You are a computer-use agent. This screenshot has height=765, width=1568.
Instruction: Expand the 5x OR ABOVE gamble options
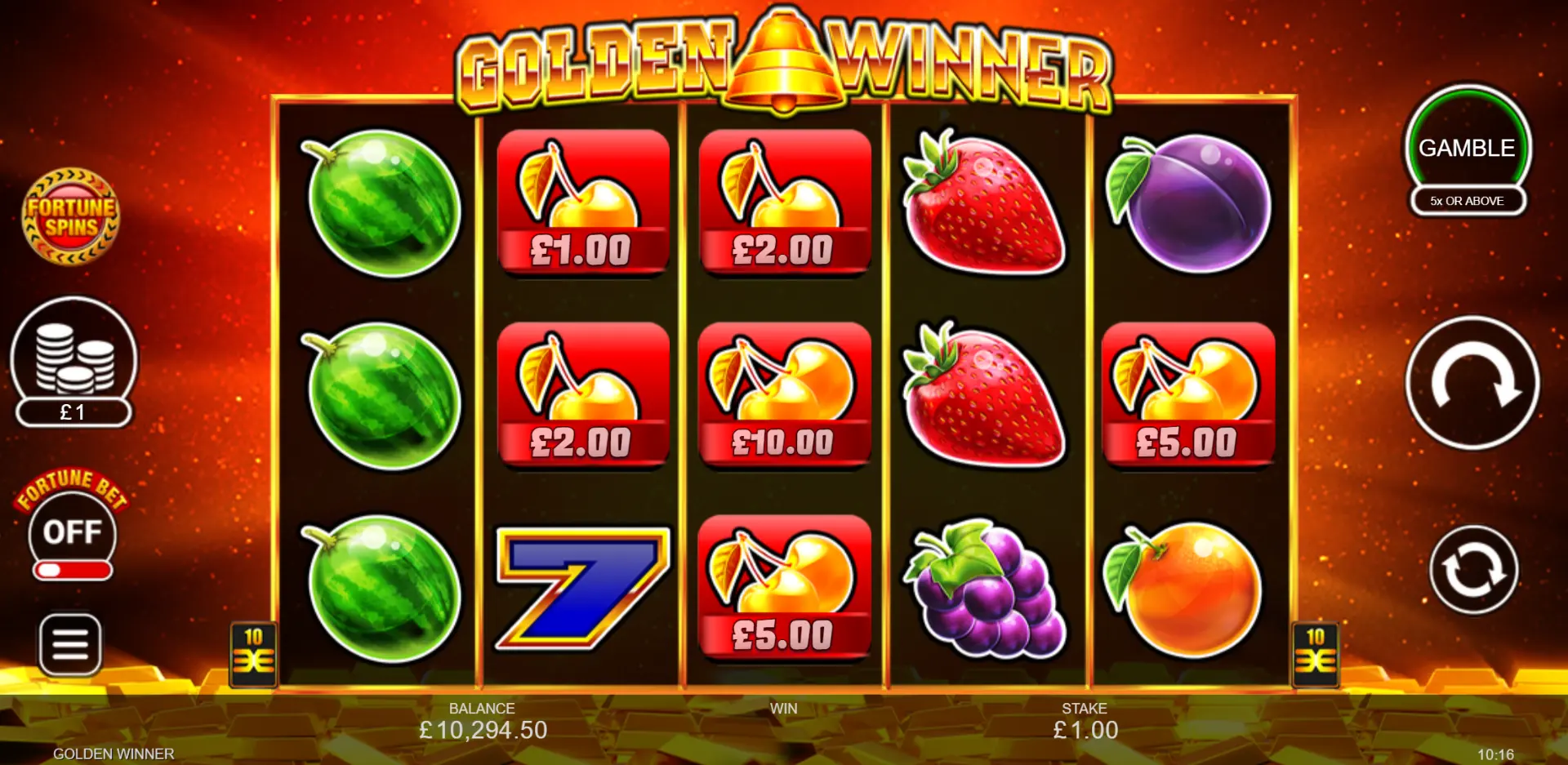pos(1467,201)
